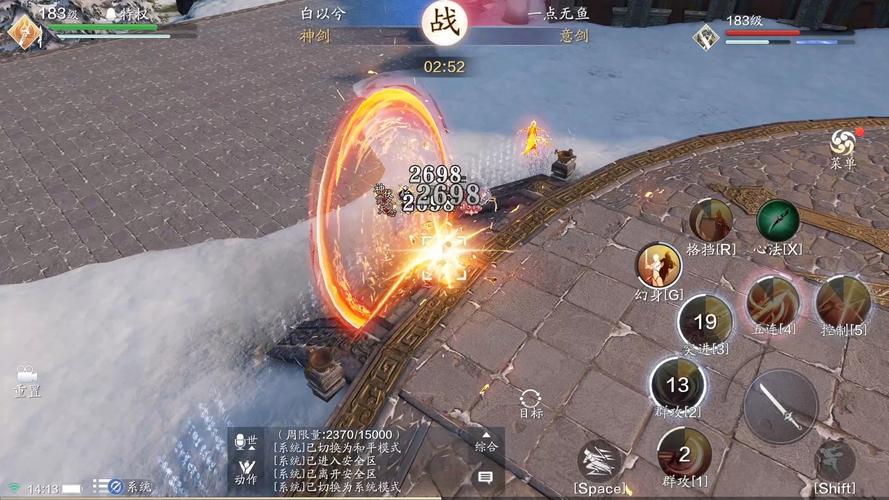Open the 菜单 menu

tap(844, 144)
